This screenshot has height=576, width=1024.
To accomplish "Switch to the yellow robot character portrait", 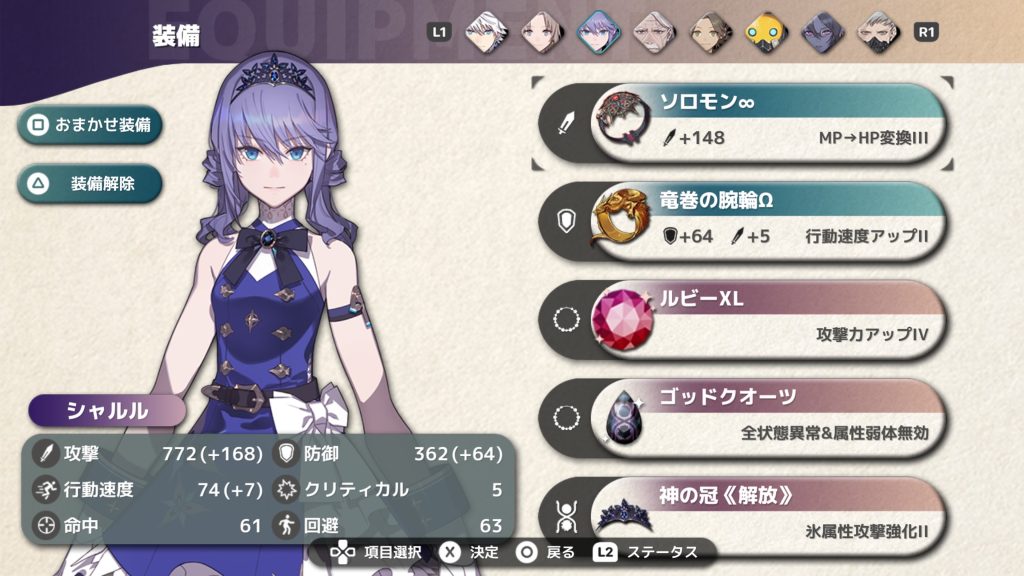I will pyautogui.click(x=766, y=31).
